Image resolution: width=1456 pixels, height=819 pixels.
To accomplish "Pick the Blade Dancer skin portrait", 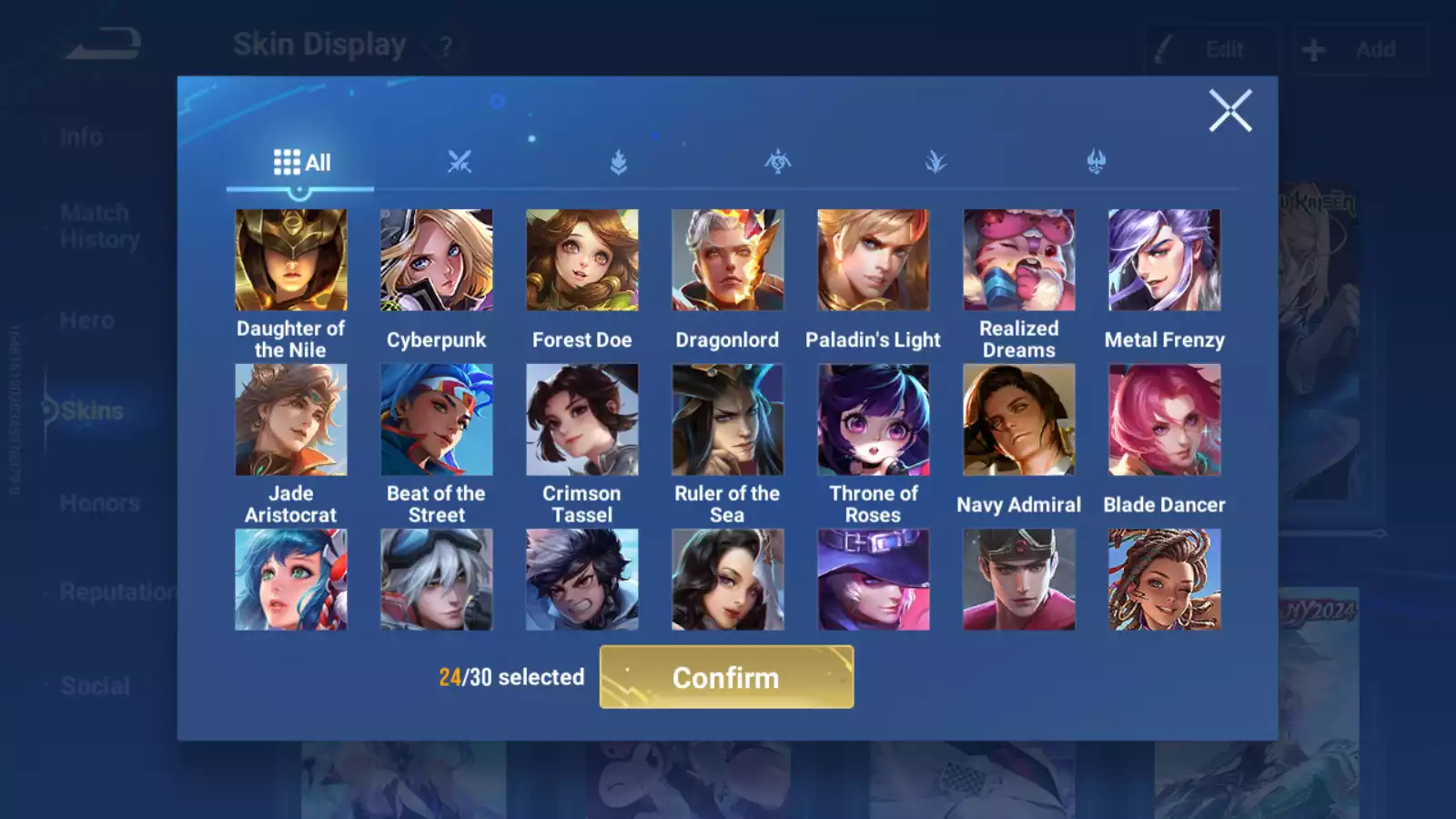I will (1164, 420).
